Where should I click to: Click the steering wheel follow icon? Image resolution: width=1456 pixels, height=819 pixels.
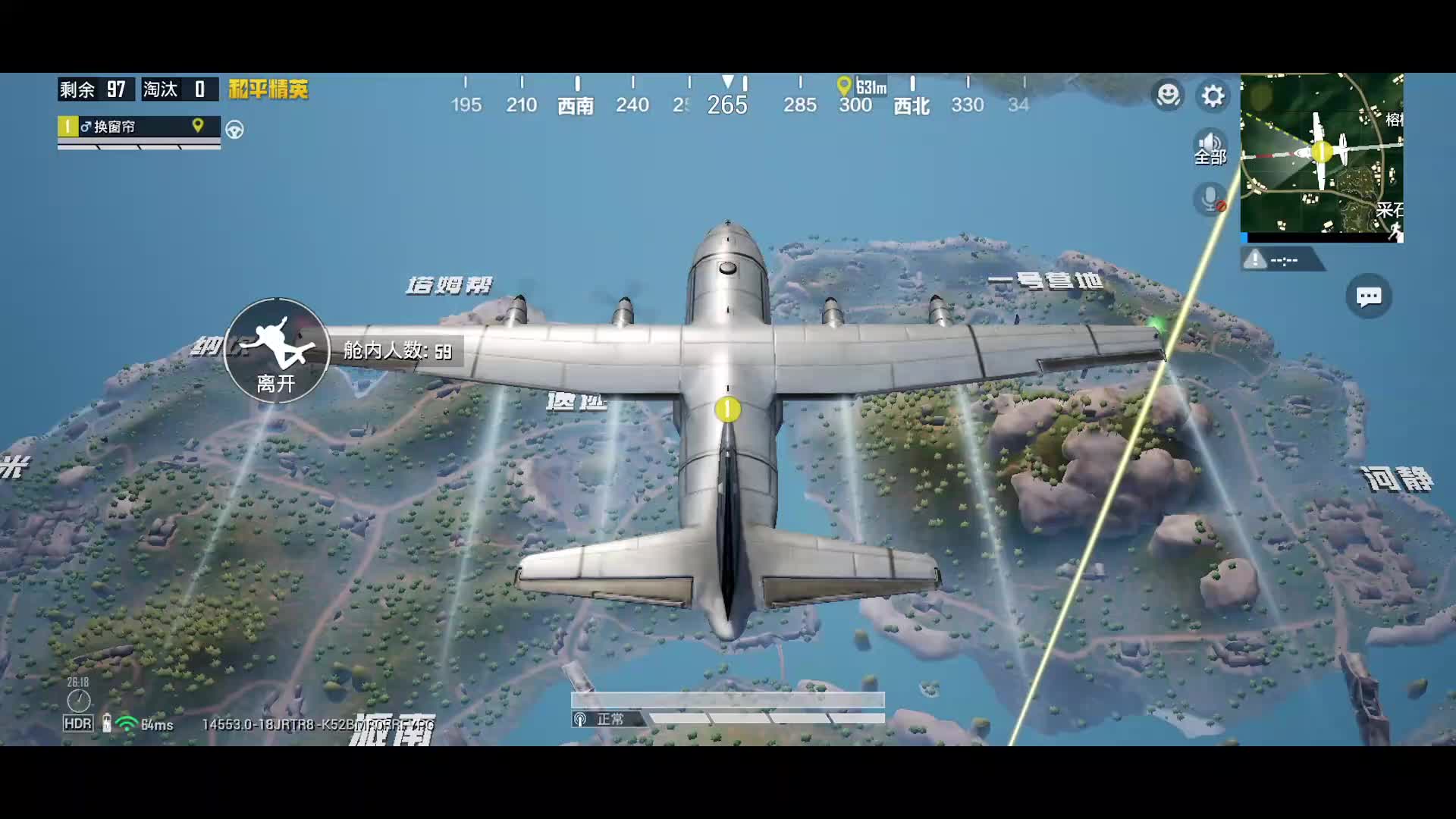(x=235, y=130)
